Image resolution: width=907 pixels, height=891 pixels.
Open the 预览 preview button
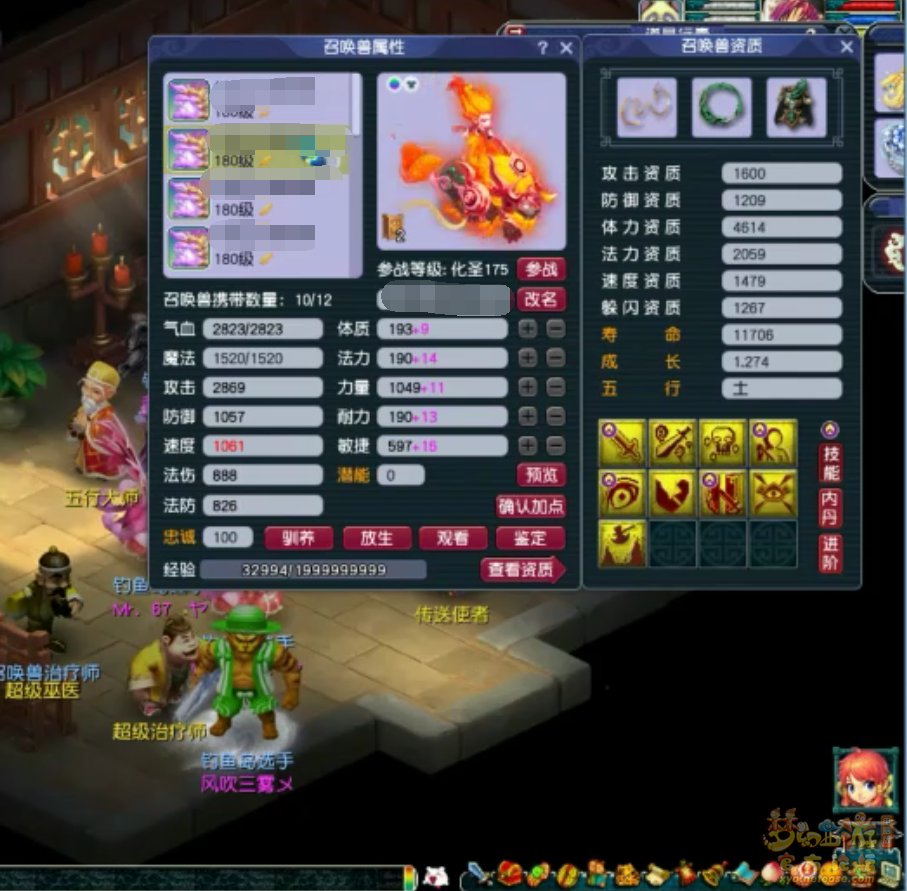(541, 475)
